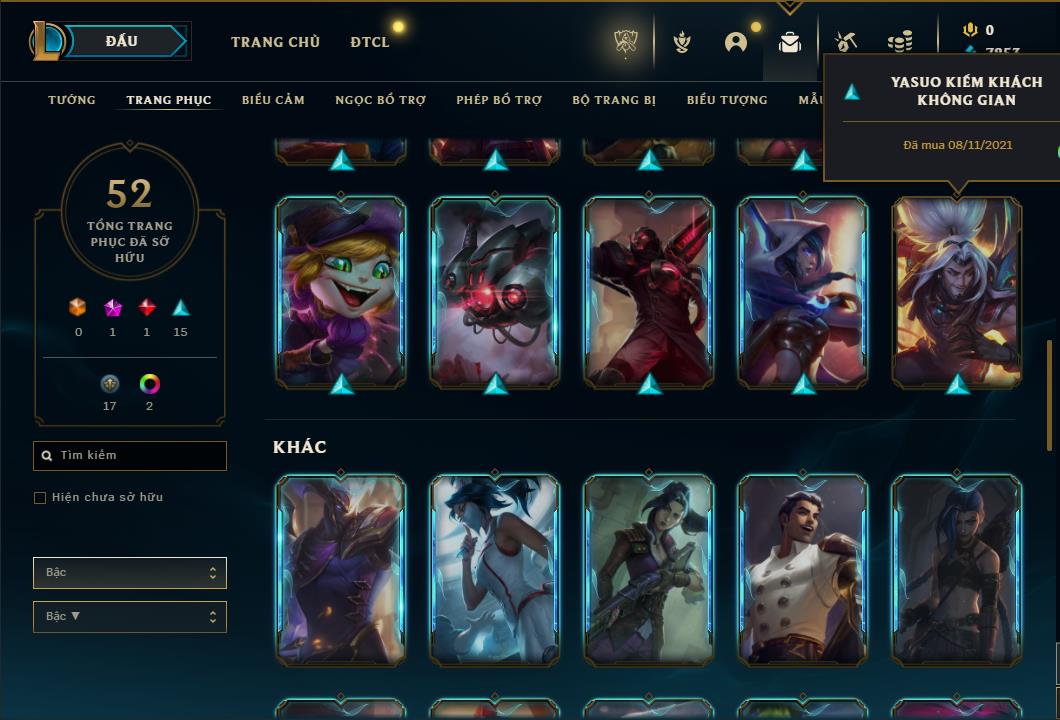Switch to the BỘ TRANG BỊ tab
Viewport: 1060px width, 720px height.
(x=614, y=100)
